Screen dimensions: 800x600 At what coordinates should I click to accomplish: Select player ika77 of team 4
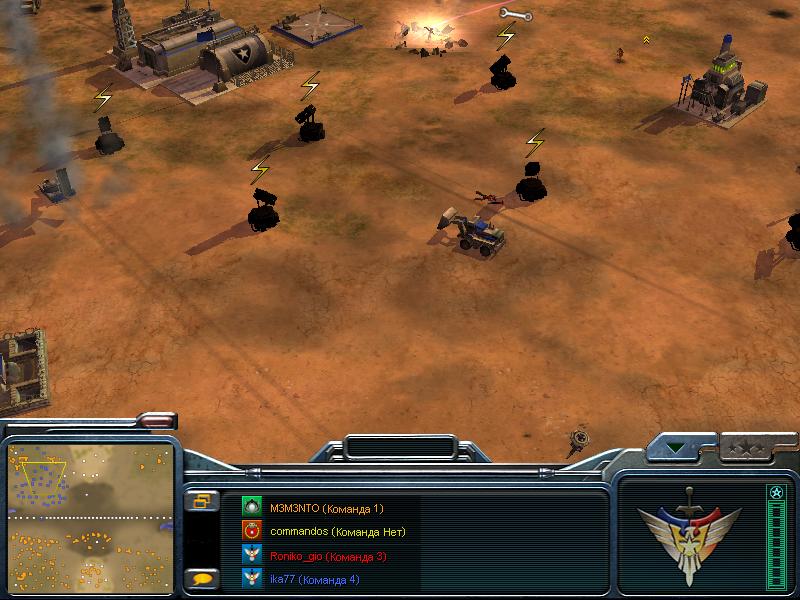pos(313,579)
